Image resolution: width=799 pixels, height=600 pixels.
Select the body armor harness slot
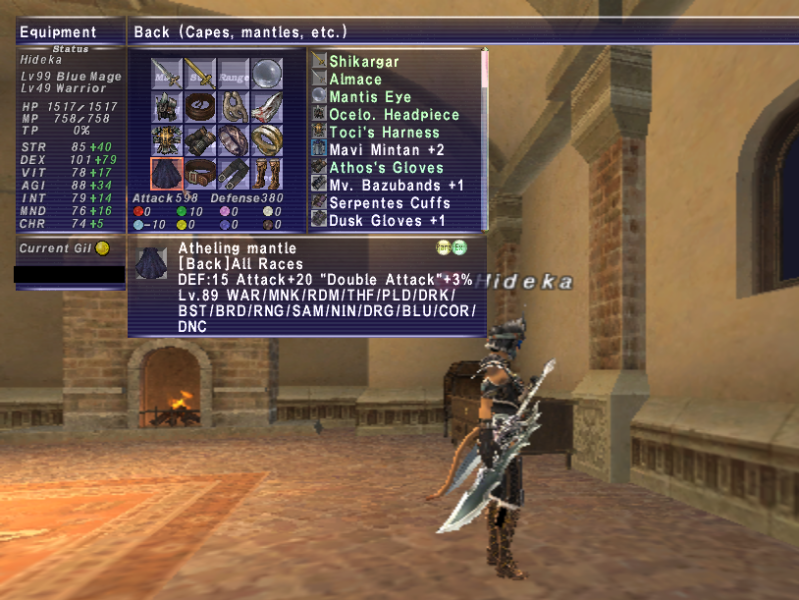(x=167, y=139)
